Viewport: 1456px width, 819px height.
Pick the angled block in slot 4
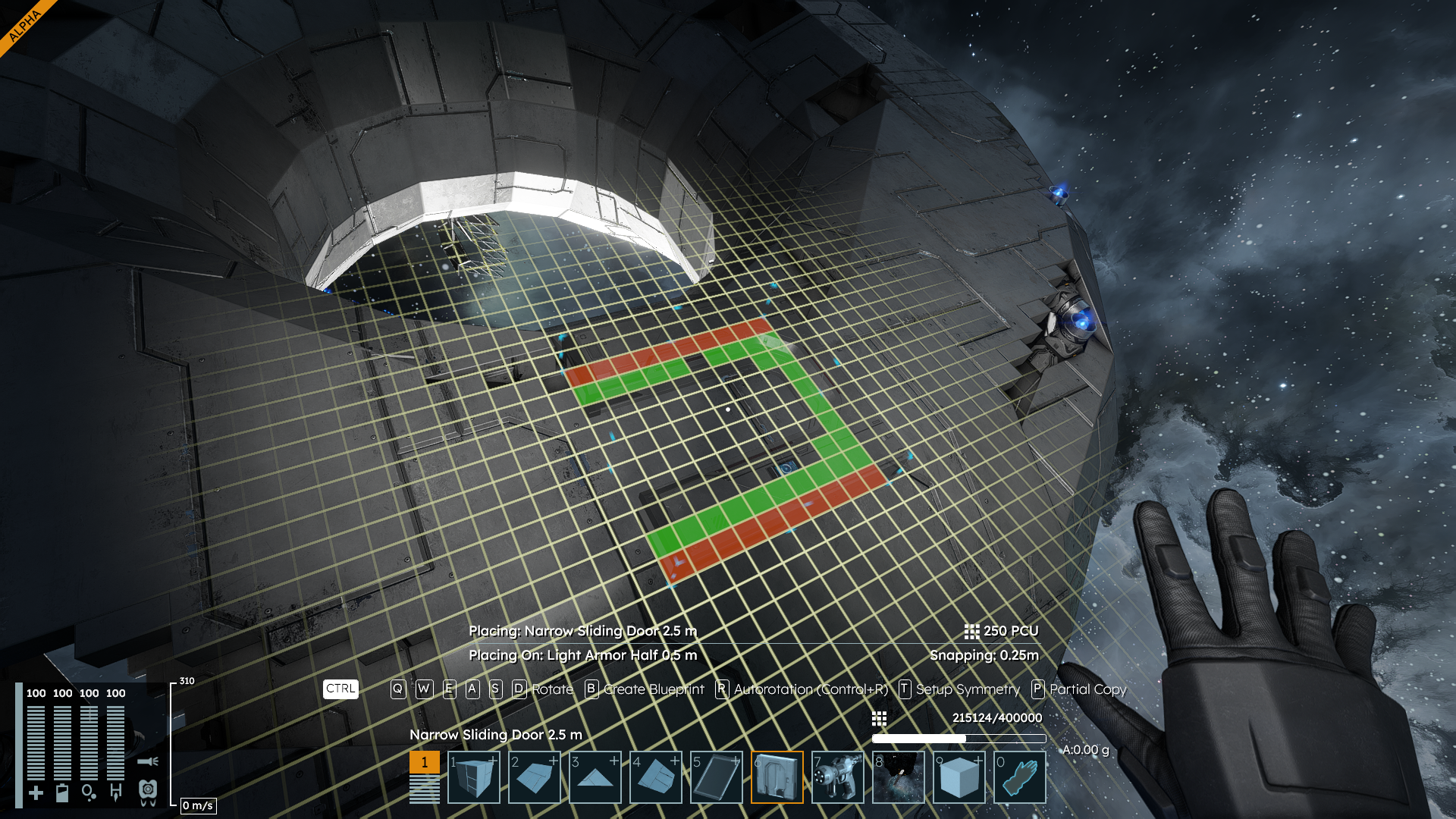pos(656,777)
